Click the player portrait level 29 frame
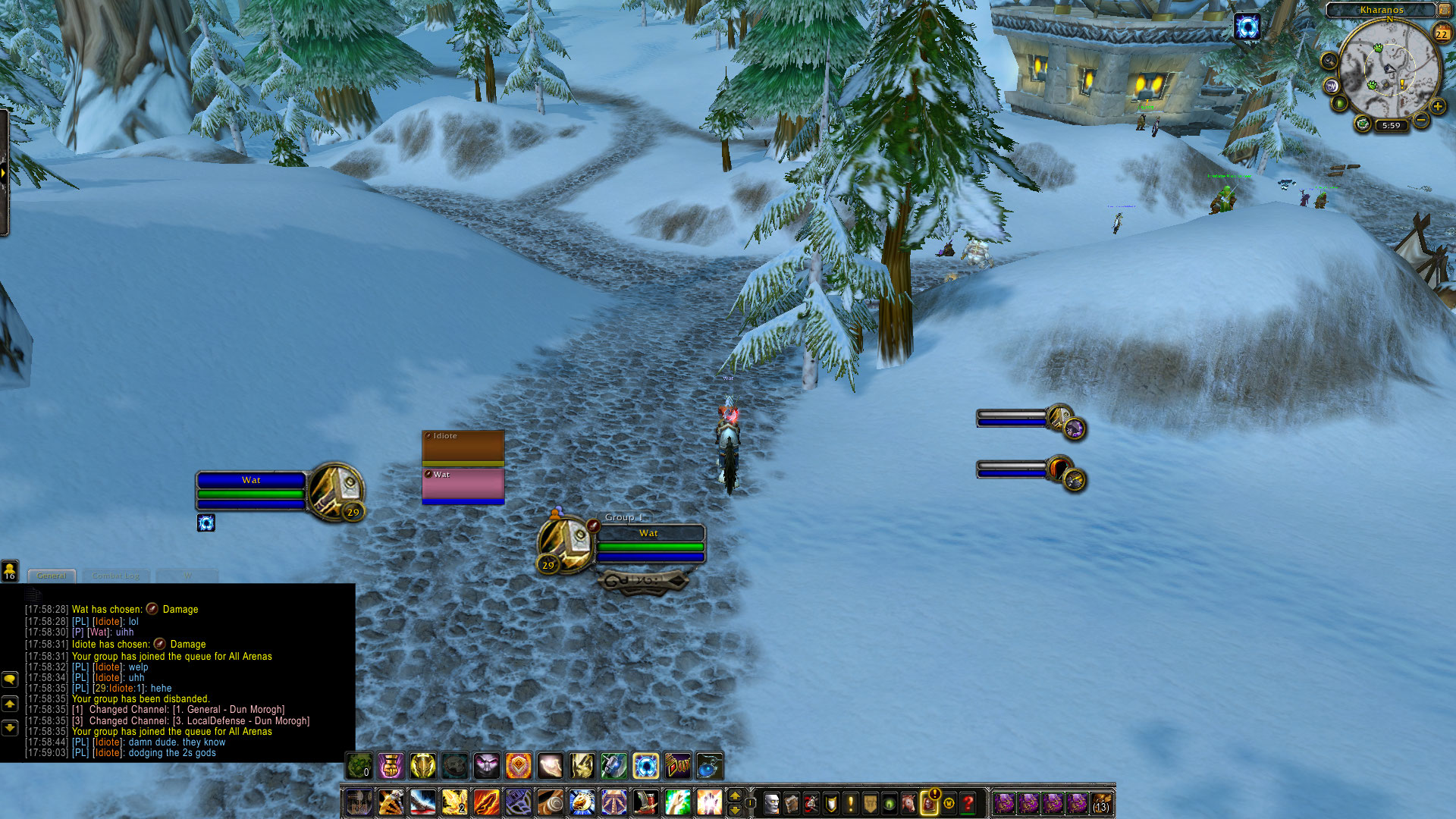Image resolution: width=1456 pixels, height=819 pixels. [x=336, y=491]
